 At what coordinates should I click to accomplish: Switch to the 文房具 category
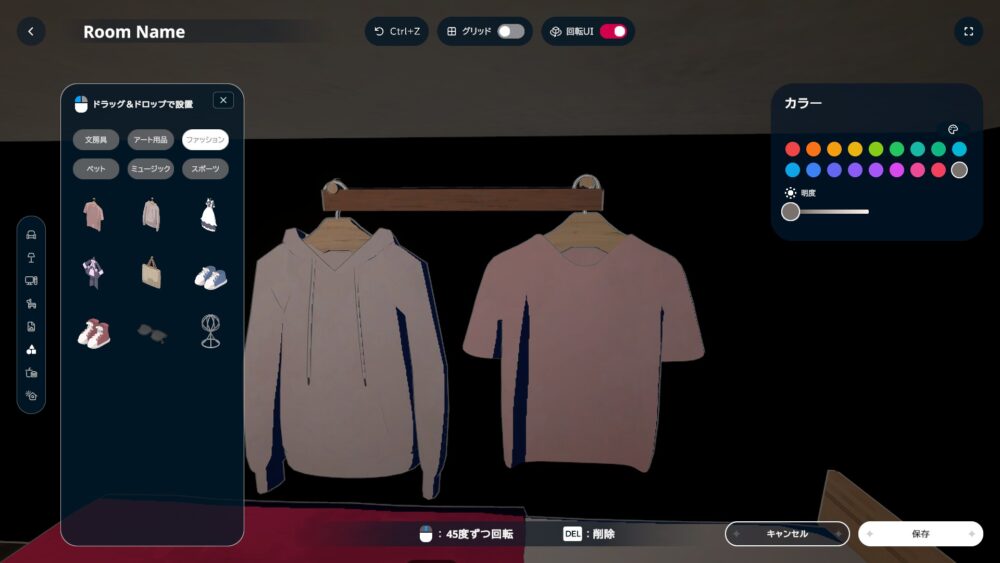[96, 140]
